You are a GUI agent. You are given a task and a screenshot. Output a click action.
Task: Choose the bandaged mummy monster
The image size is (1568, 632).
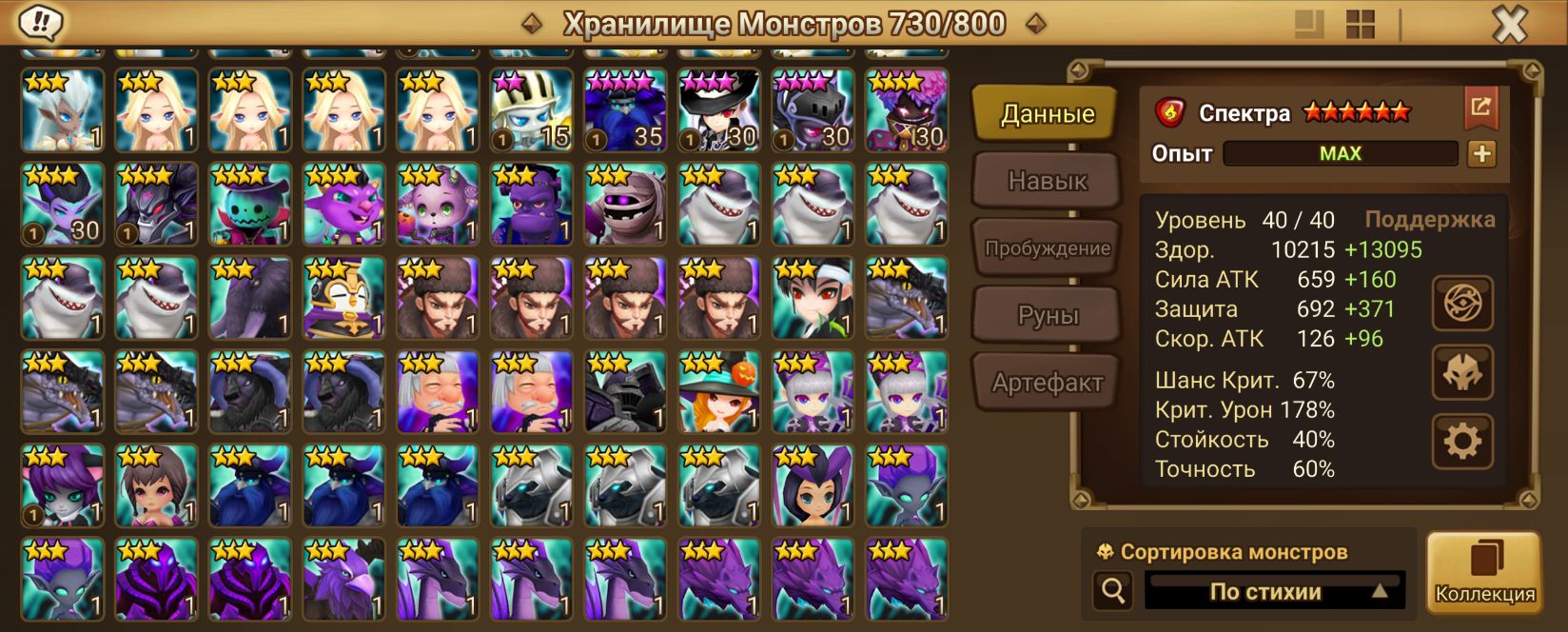625,205
